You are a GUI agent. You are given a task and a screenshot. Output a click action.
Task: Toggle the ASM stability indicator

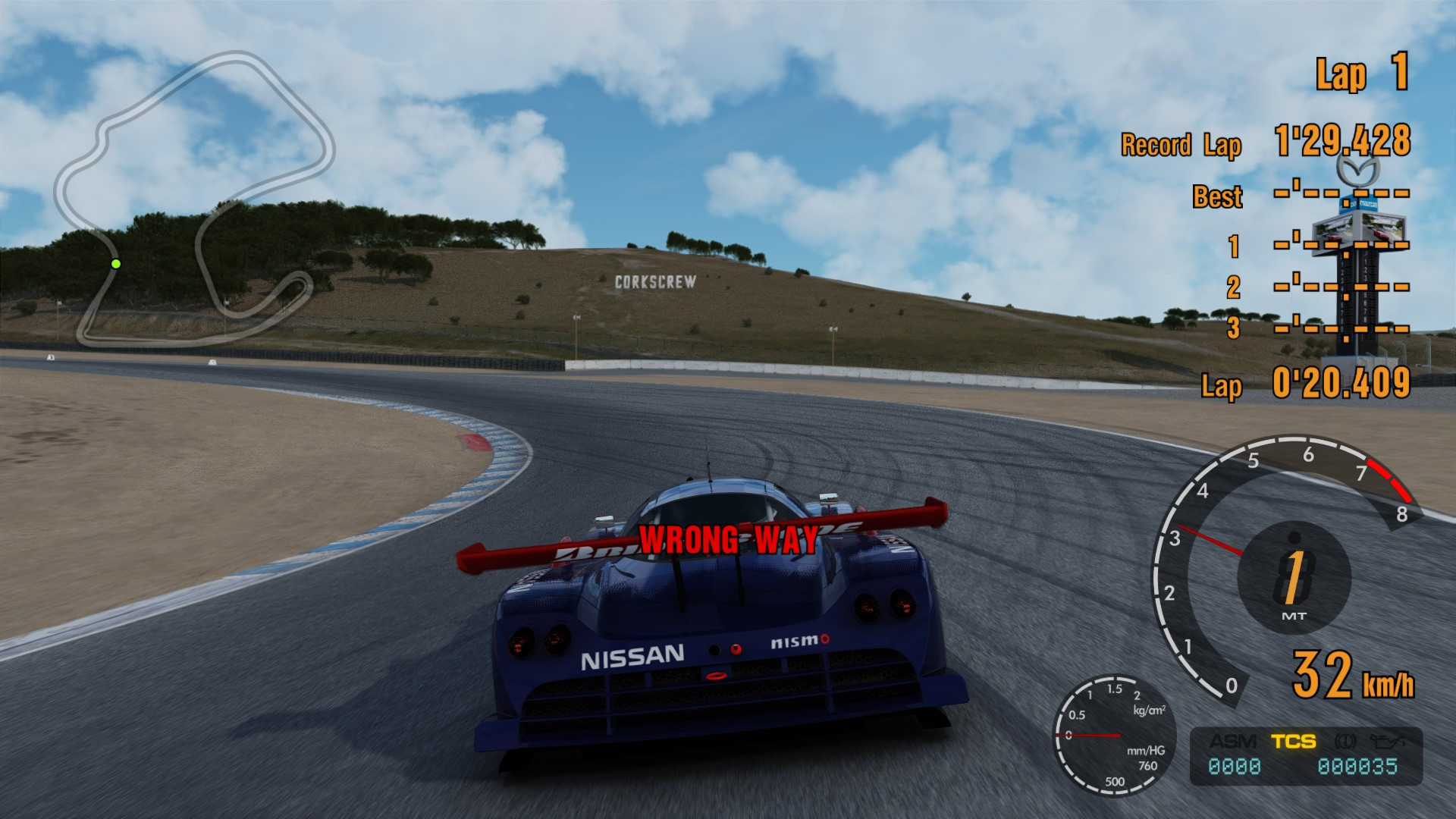pos(1234,741)
